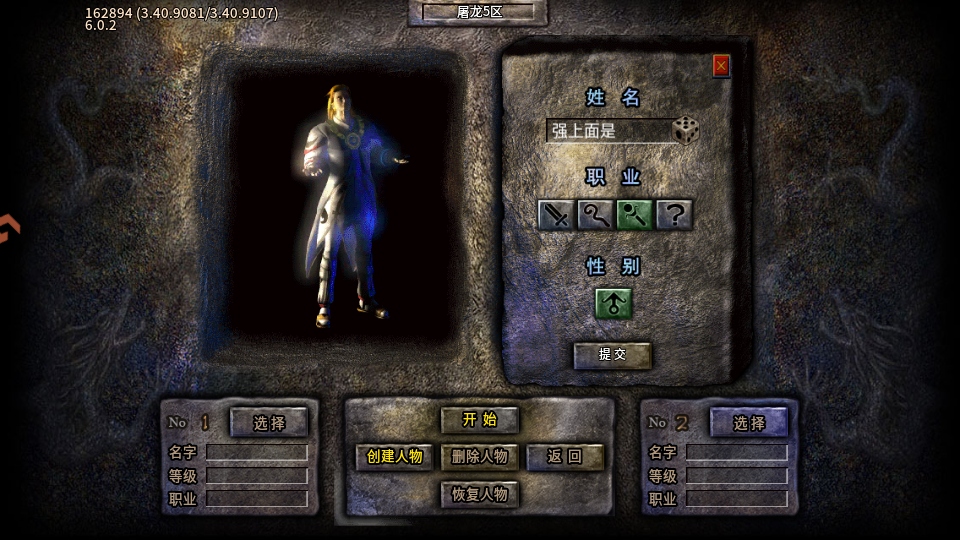Start the game with 开始
Image resolution: width=960 pixels, height=540 pixels.
480,420
